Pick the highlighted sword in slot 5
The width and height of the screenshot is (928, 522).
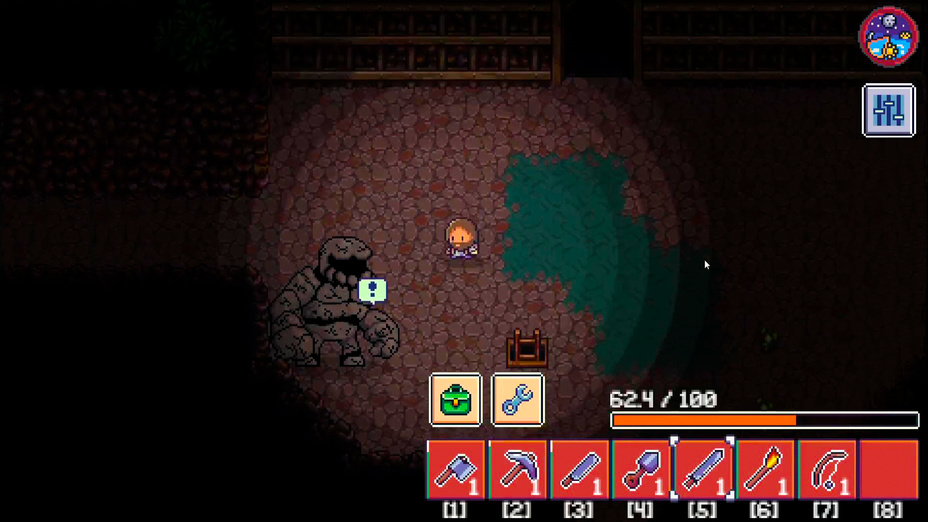pos(703,469)
